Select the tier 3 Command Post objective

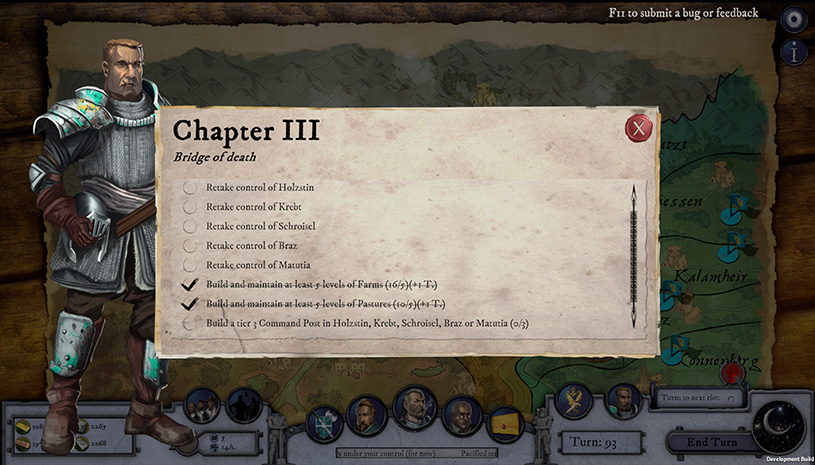tap(367, 324)
